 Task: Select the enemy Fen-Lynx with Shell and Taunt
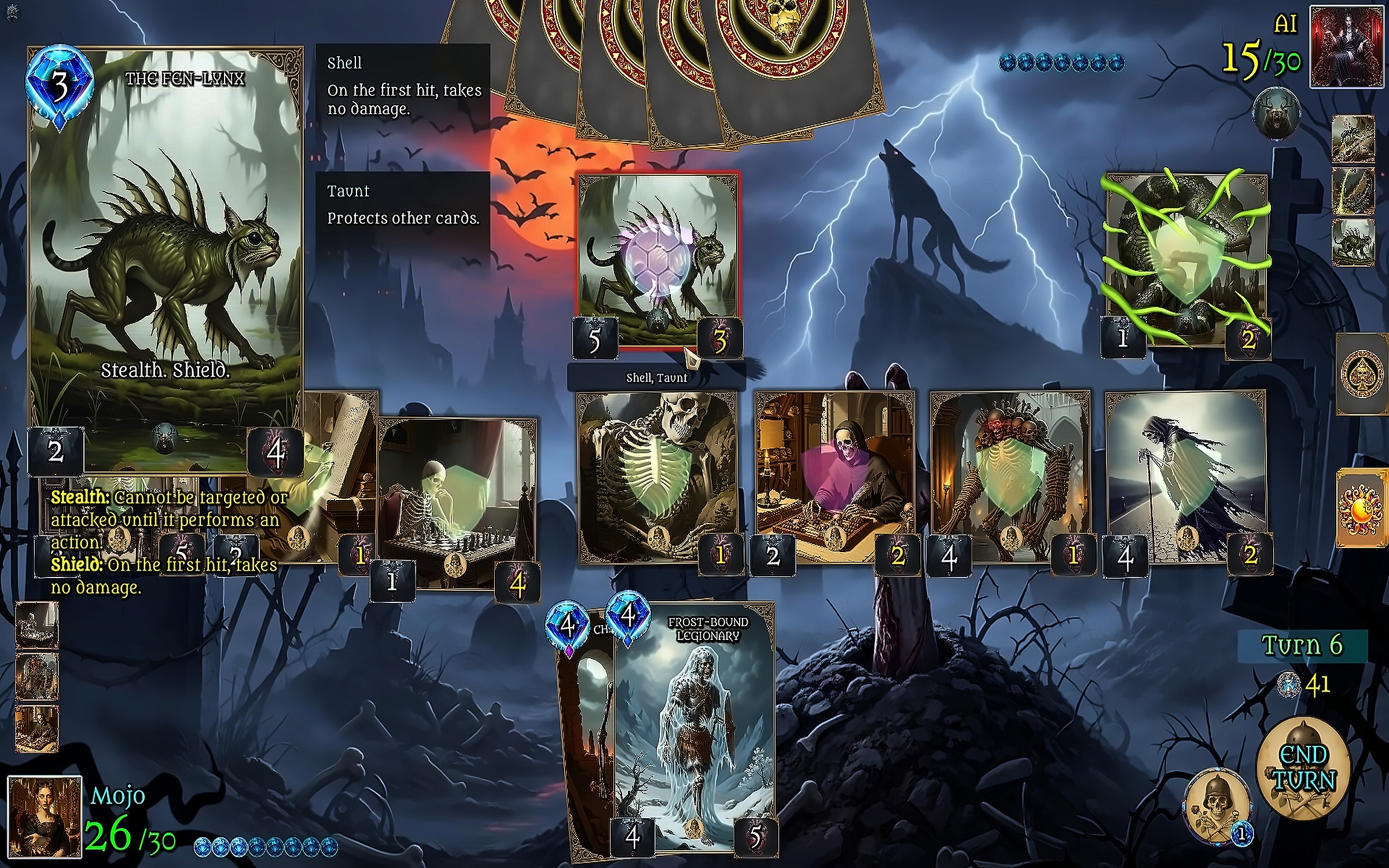658,260
